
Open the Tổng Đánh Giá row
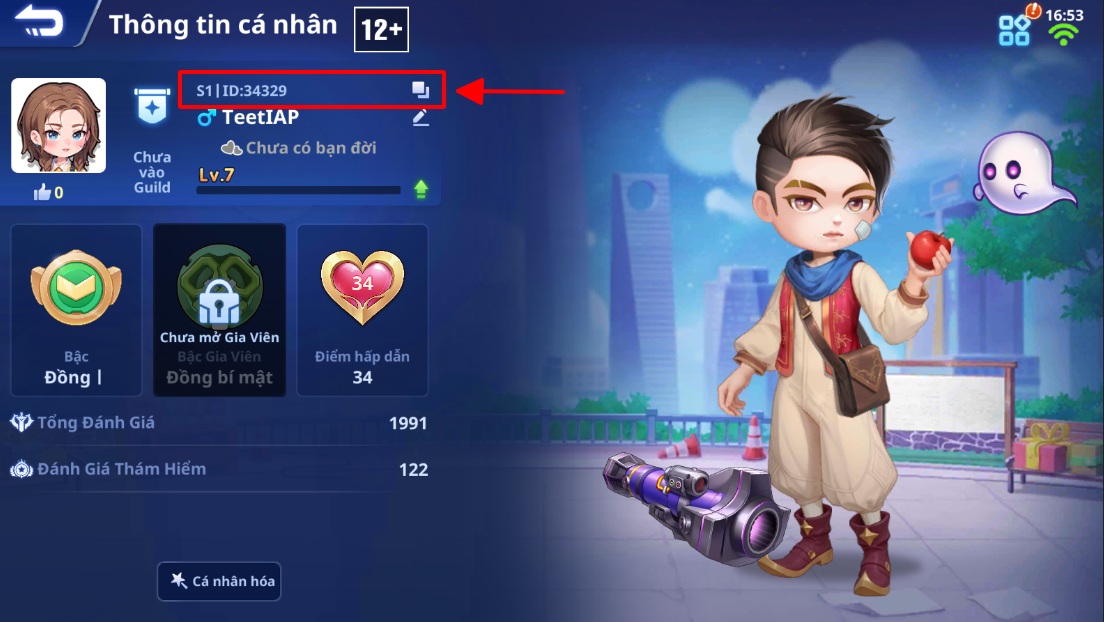218,423
